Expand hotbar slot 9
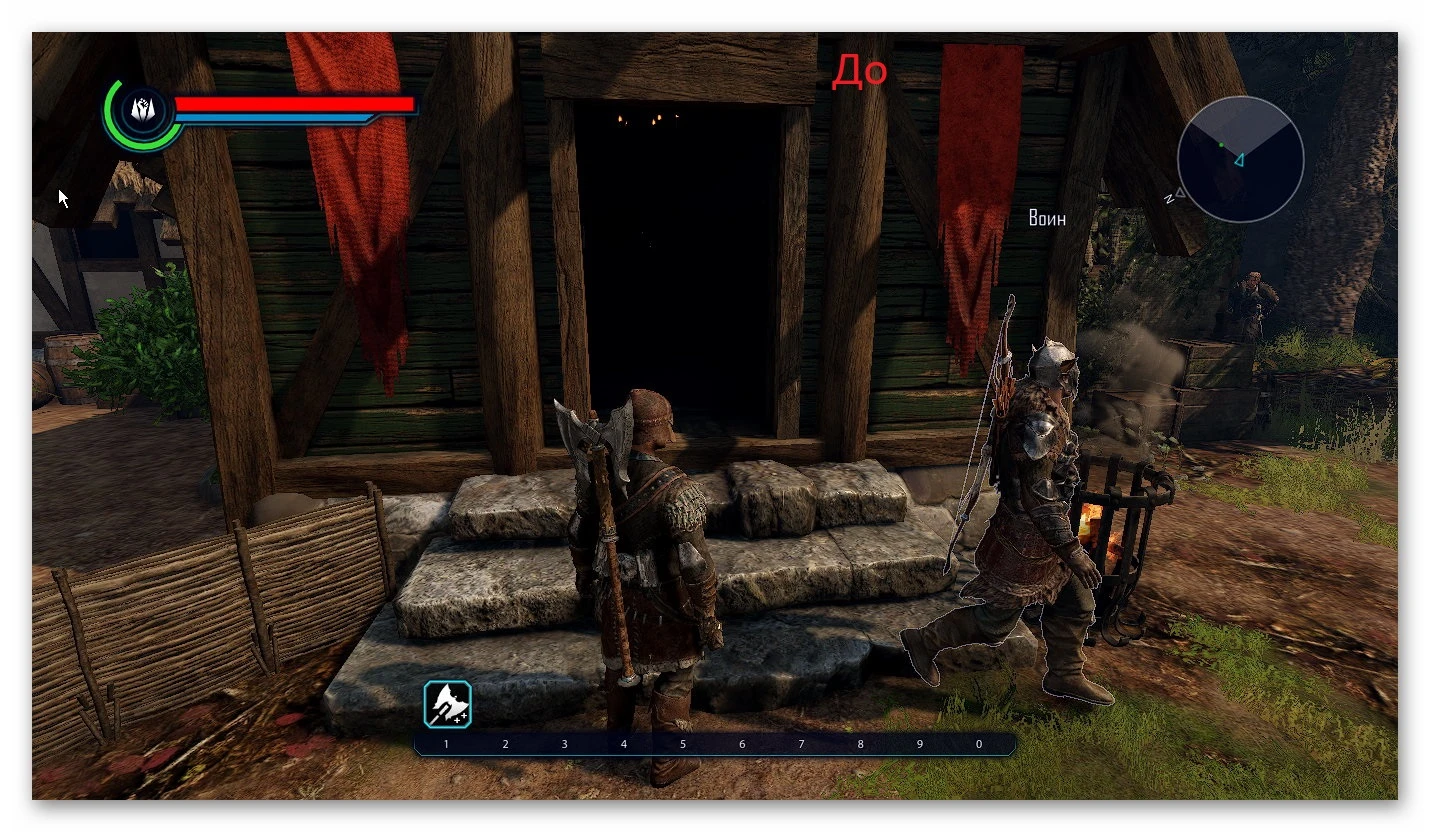1430x832 pixels. coord(919,744)
